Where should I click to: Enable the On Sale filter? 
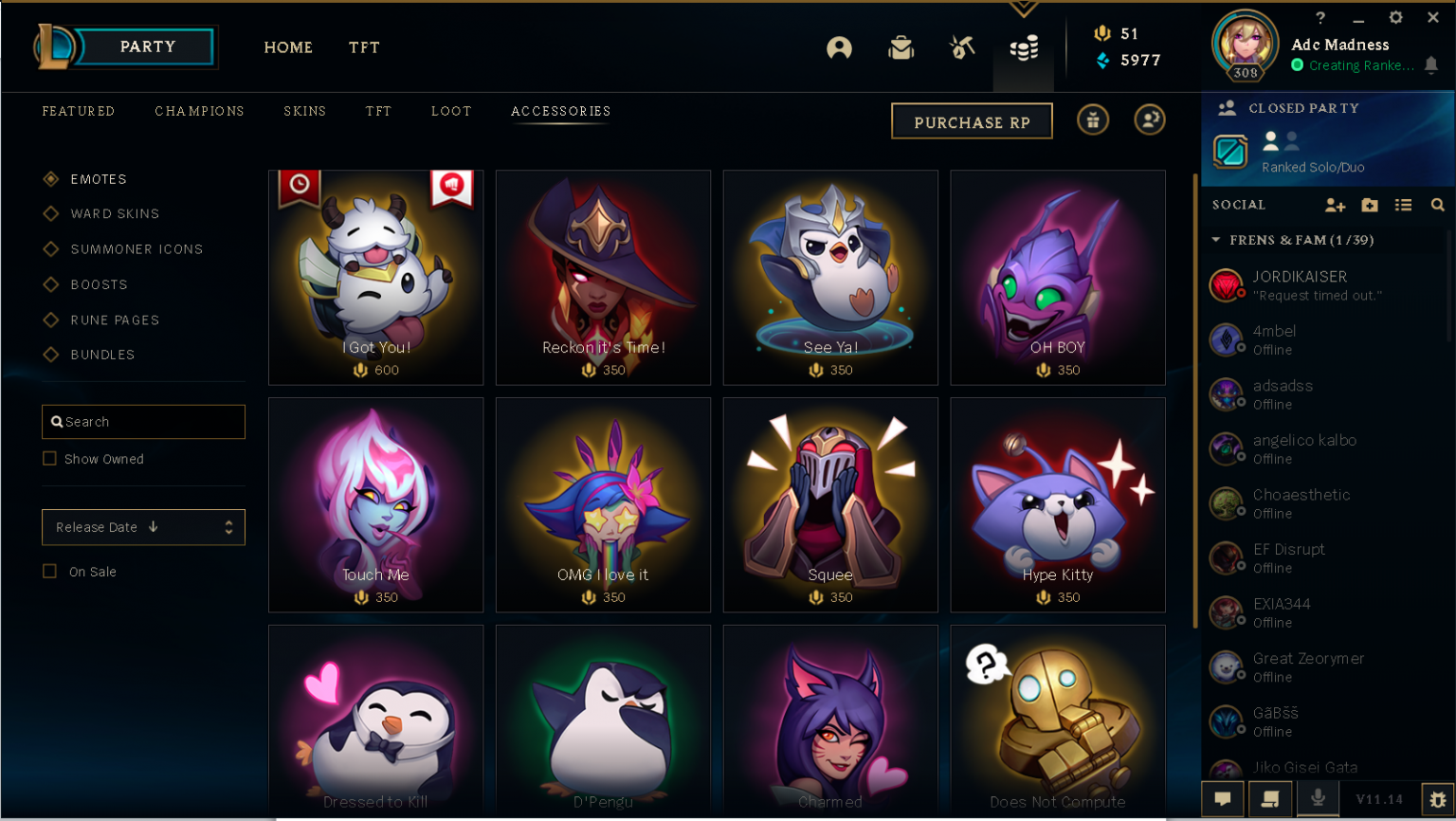pyautogui.click(x=49, y=571)
